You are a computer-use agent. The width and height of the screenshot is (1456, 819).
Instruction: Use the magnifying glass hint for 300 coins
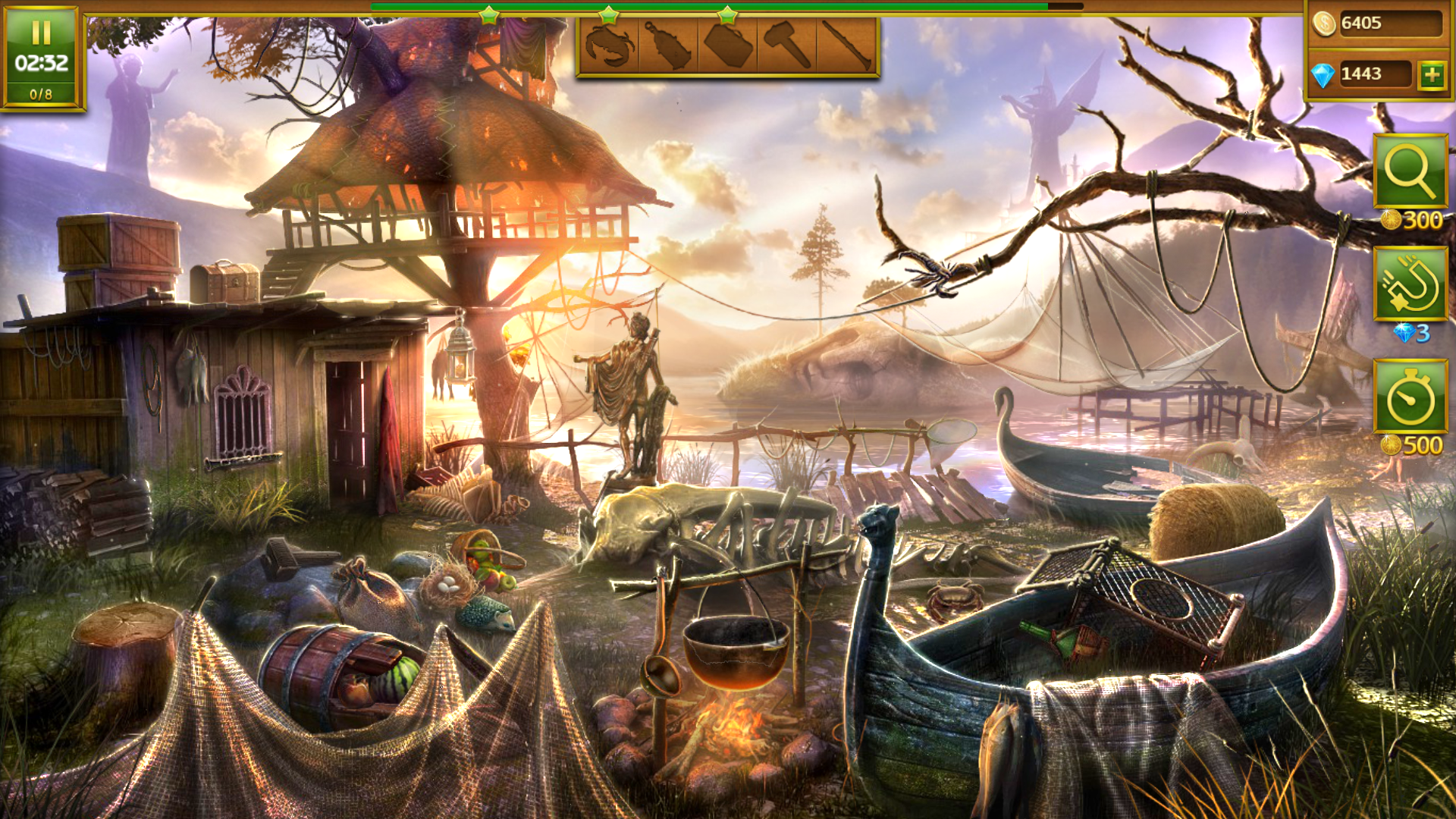(x=1410, y=171)
